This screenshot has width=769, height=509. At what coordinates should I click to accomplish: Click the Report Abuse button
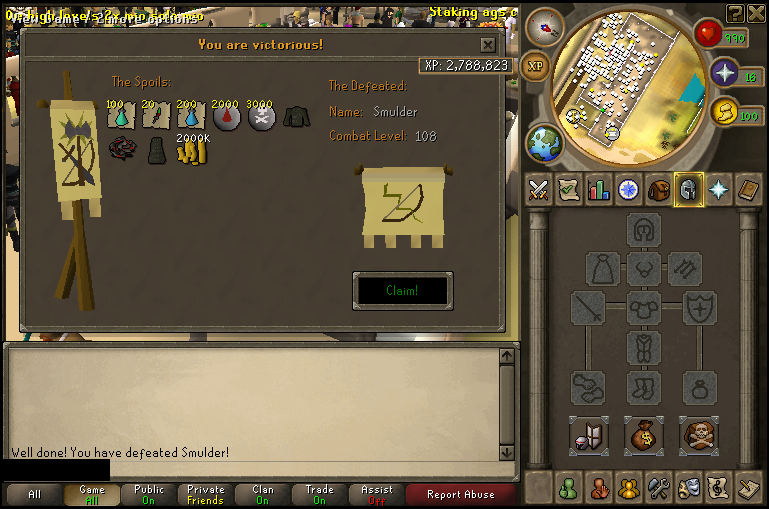460,494
